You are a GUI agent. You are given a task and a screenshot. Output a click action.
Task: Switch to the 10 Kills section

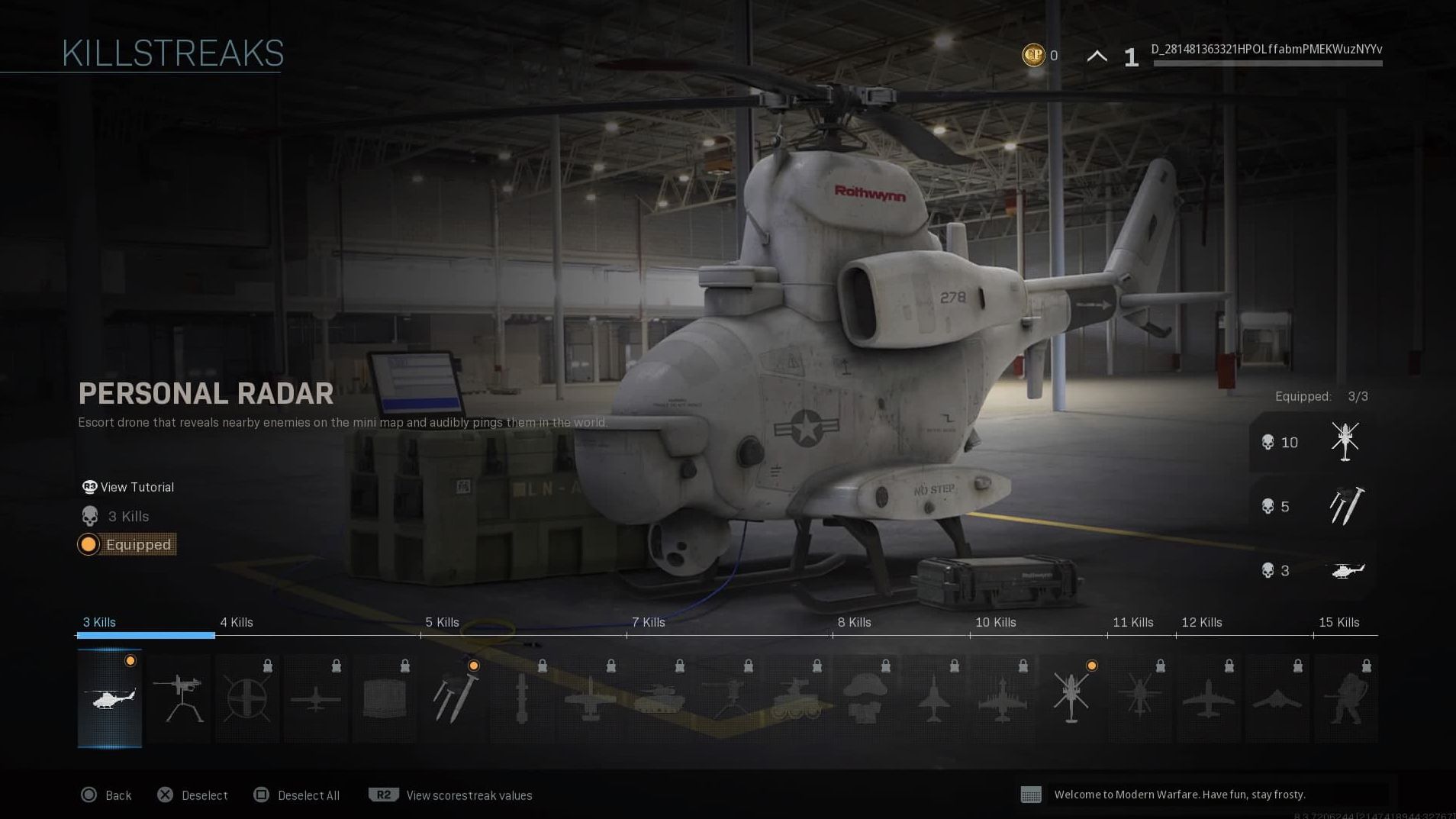point(996,622)
